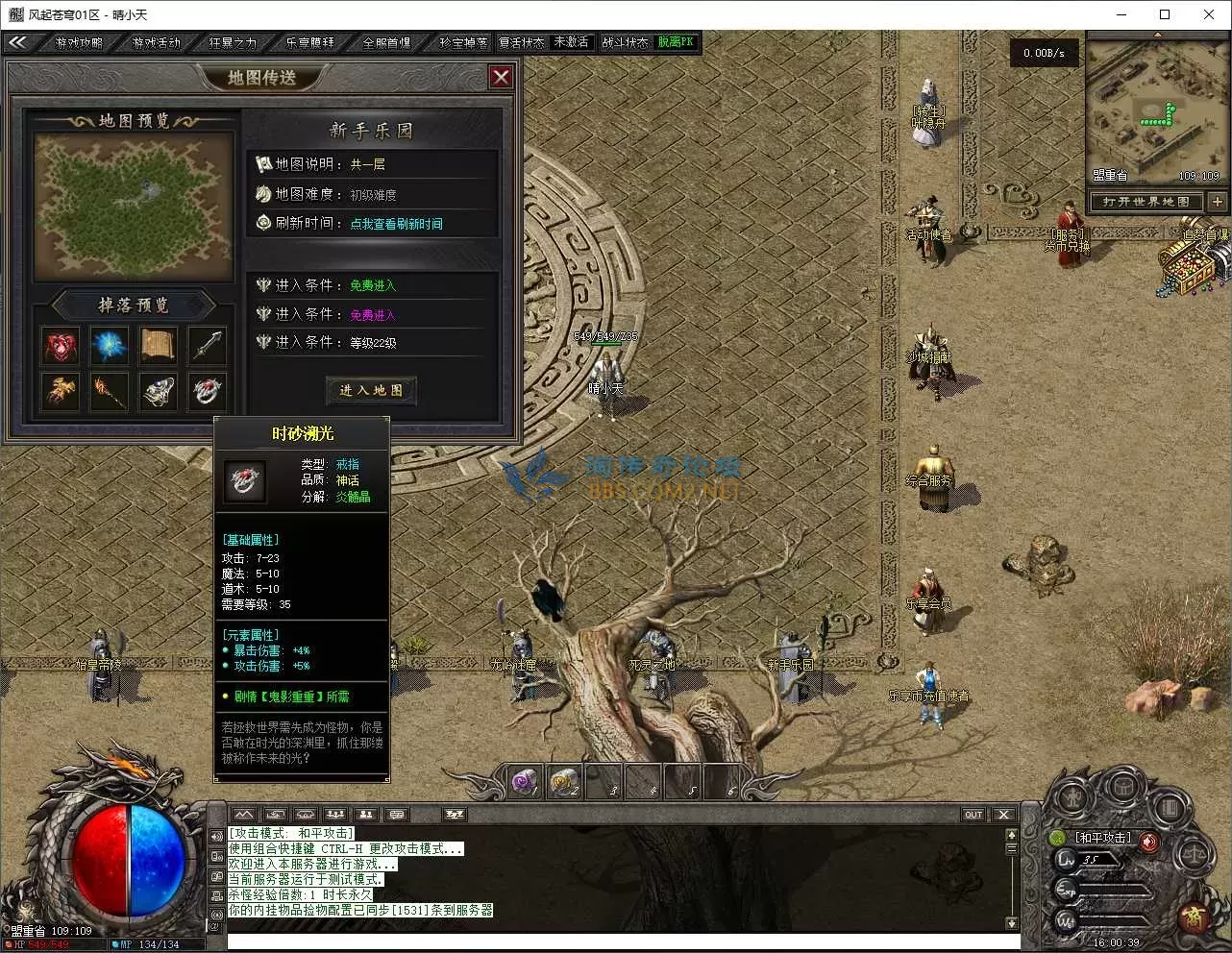Choose the parchment scroll drop icon
Screen dimensions: 1232x953
(x=159, y=346)
